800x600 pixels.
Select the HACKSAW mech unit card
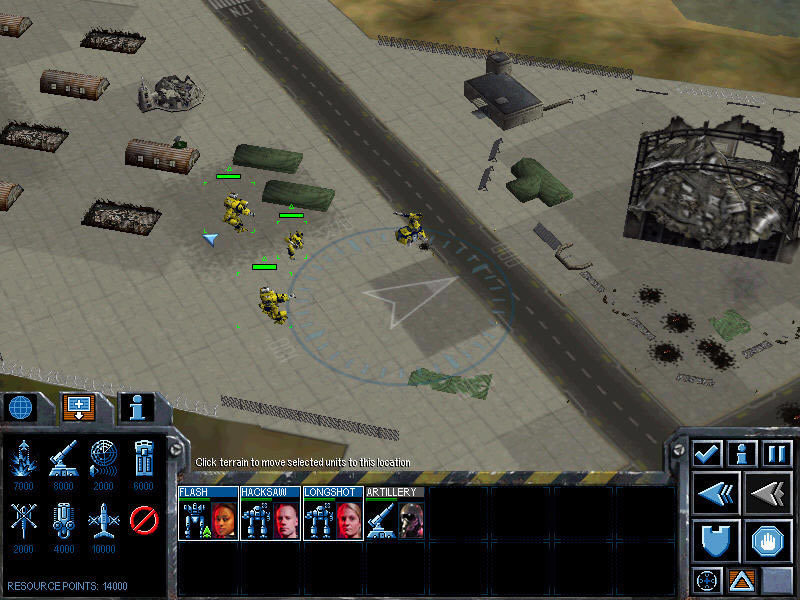[x=270, y=514]
